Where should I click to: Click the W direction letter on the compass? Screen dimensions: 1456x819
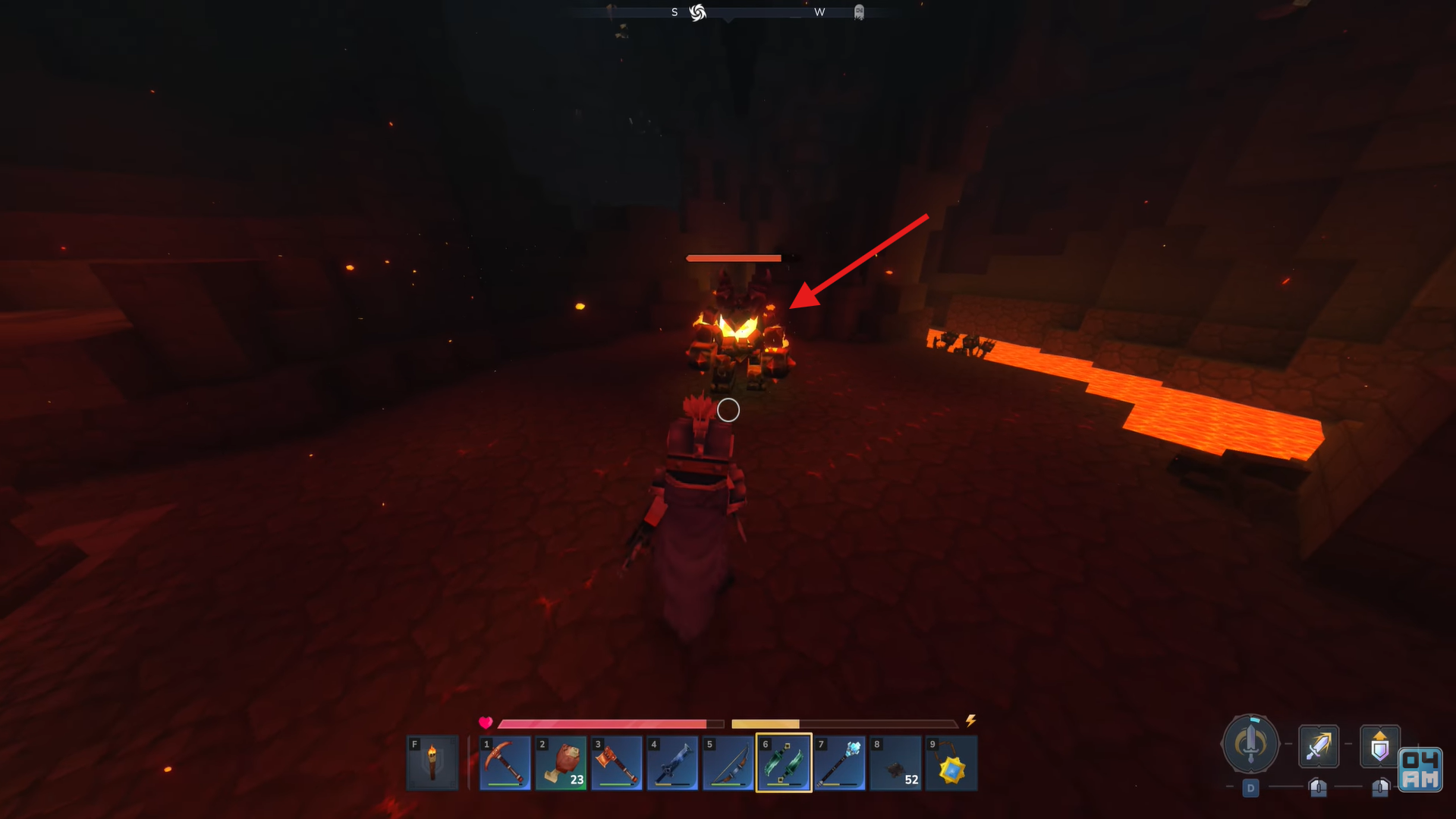[x=819, y=12]
